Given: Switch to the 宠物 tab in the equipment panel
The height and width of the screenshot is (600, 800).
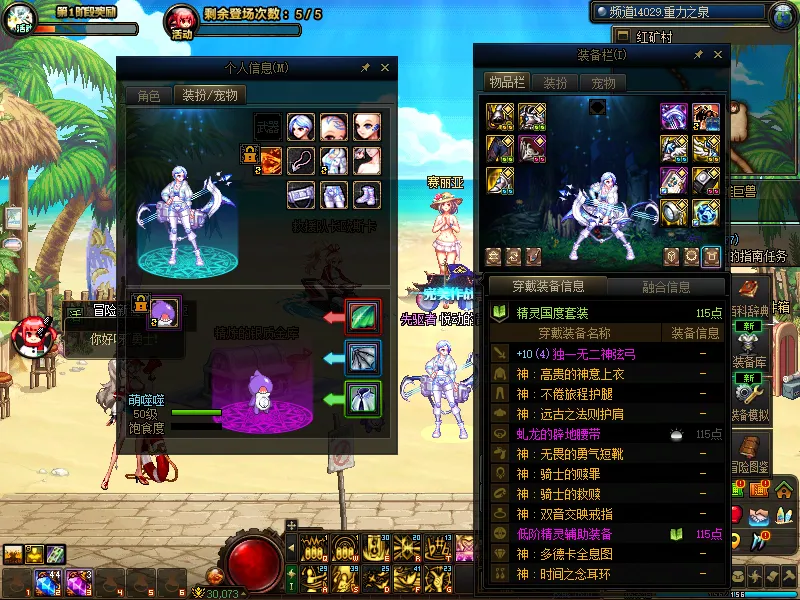Looking at the screenshot, I should click(x=602, y=83).
